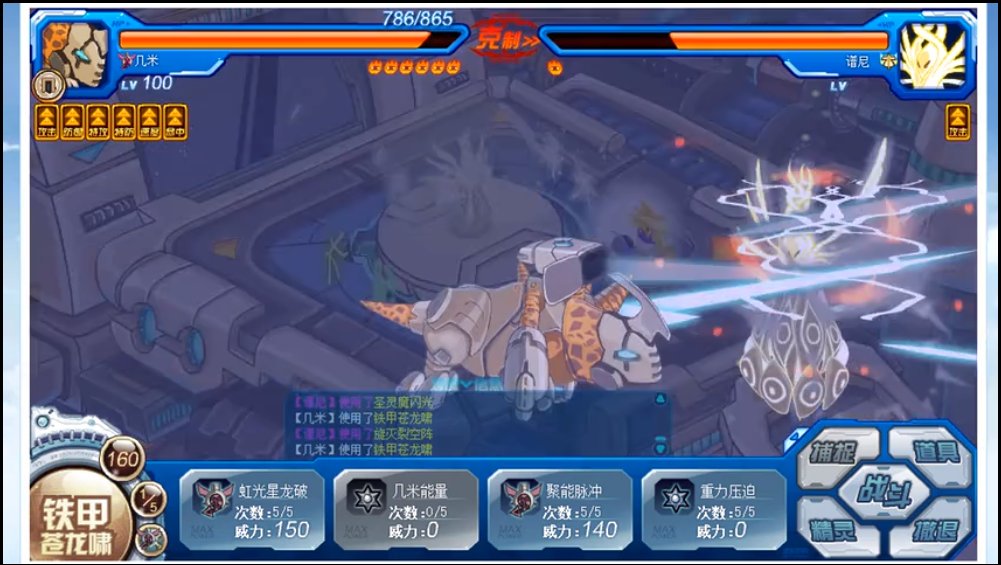The image size is (1001, 565).
Task: Use the 虹光星龙破 skill
Action: click(x=253, y=510)
